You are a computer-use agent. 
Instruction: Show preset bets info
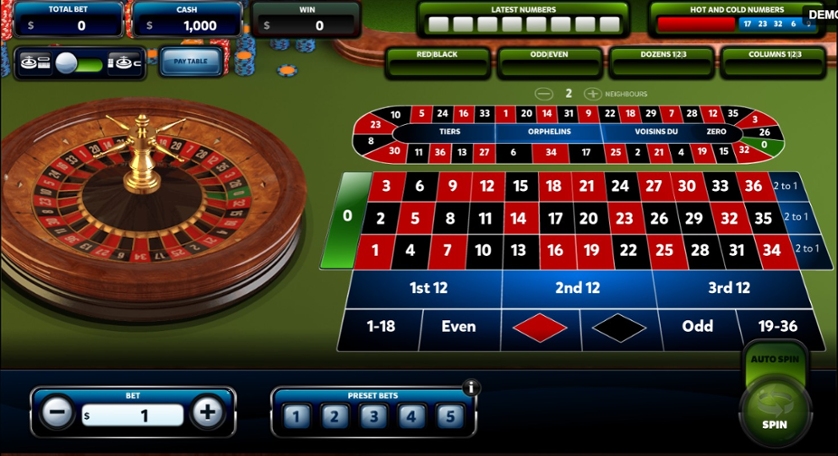(472, 388)
